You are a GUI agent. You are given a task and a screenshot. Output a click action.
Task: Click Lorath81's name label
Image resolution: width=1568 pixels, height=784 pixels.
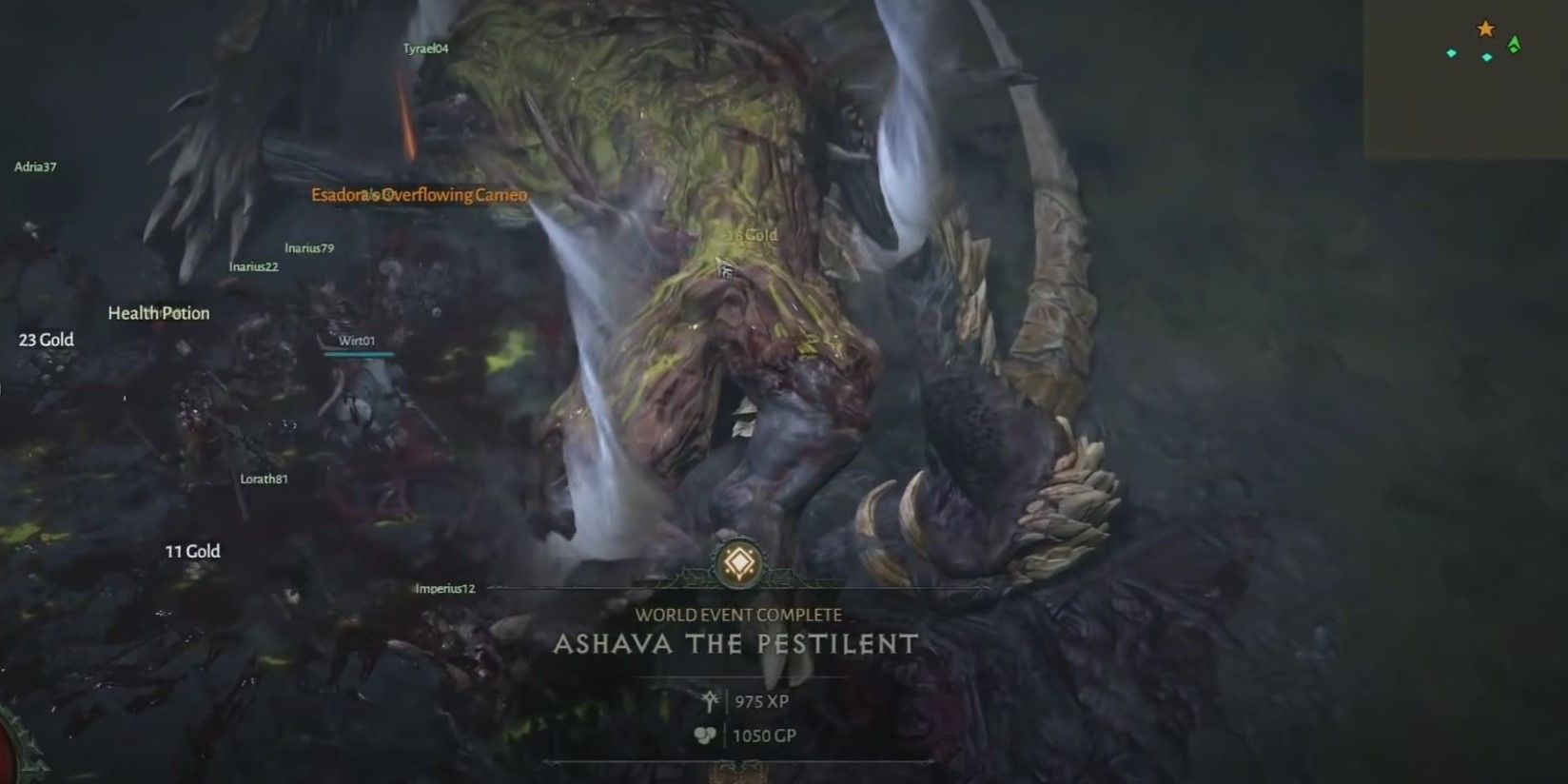click(x=264, y=479)
